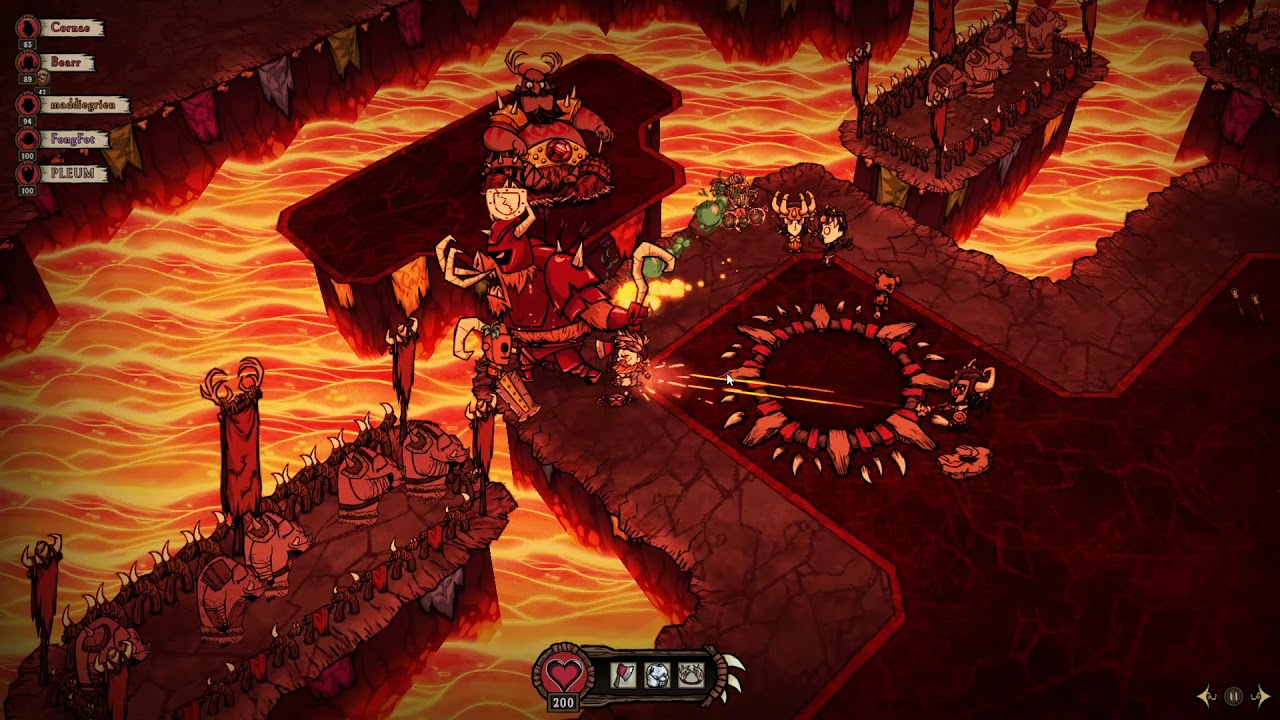Select teammate FongFot in the party list
This screenshot has width=1280, height=720.
(72, 139)
